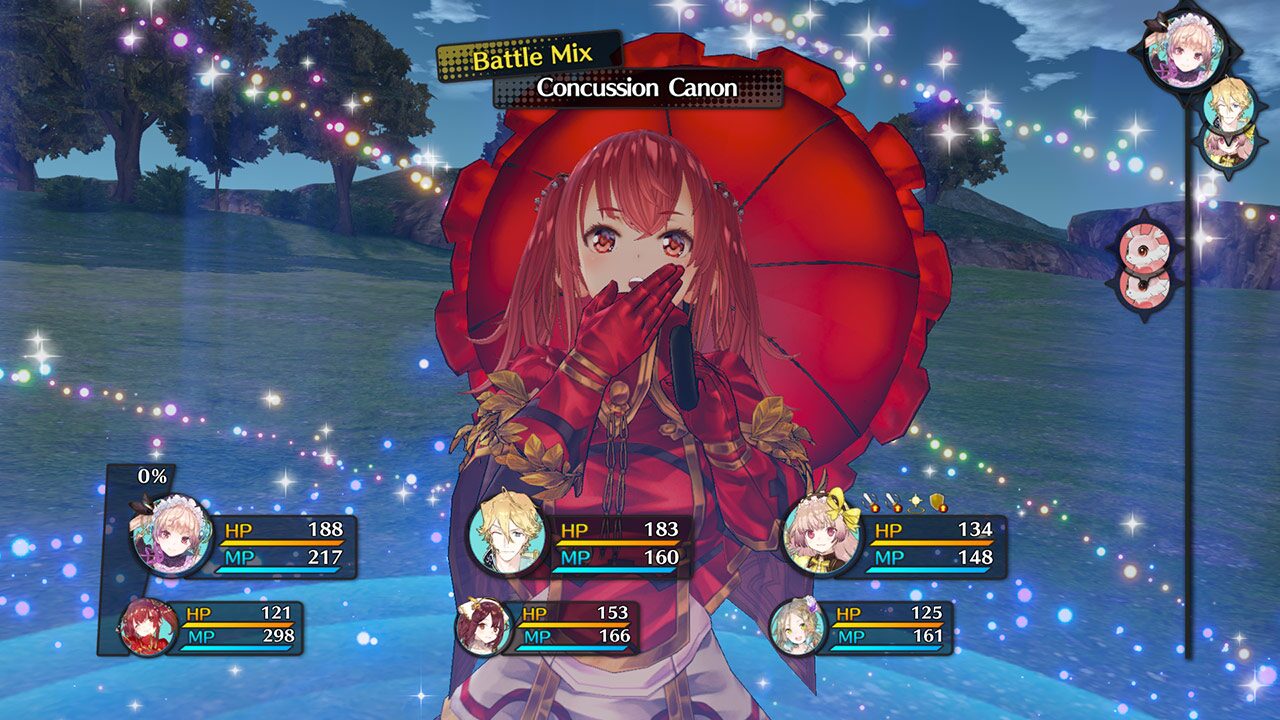
Task: Select the upper rabbit enemy icon on turn bar
Action: (x=1146, y=245)
